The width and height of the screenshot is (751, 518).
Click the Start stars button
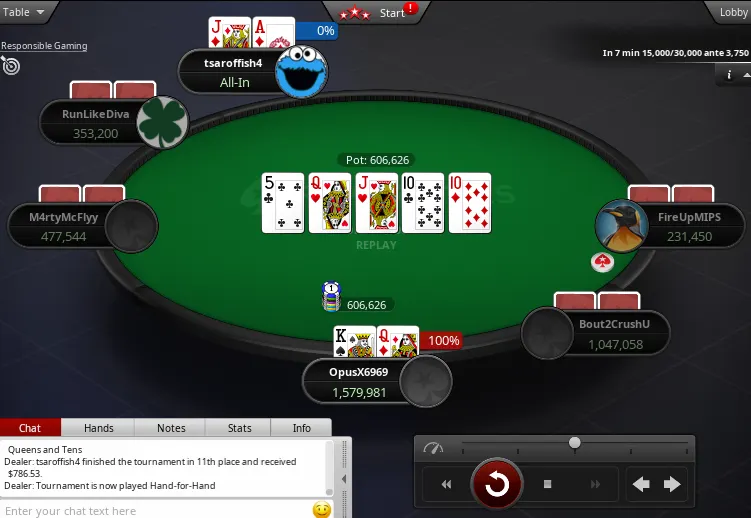click(378, 13)
